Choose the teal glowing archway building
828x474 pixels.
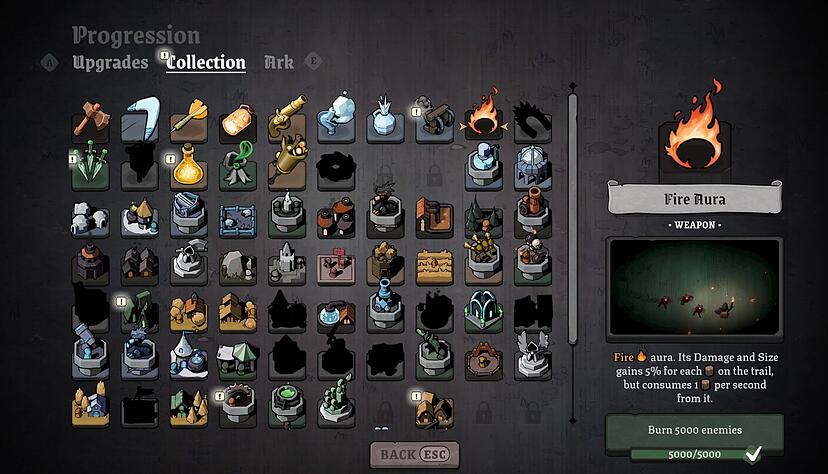point(483,310)
